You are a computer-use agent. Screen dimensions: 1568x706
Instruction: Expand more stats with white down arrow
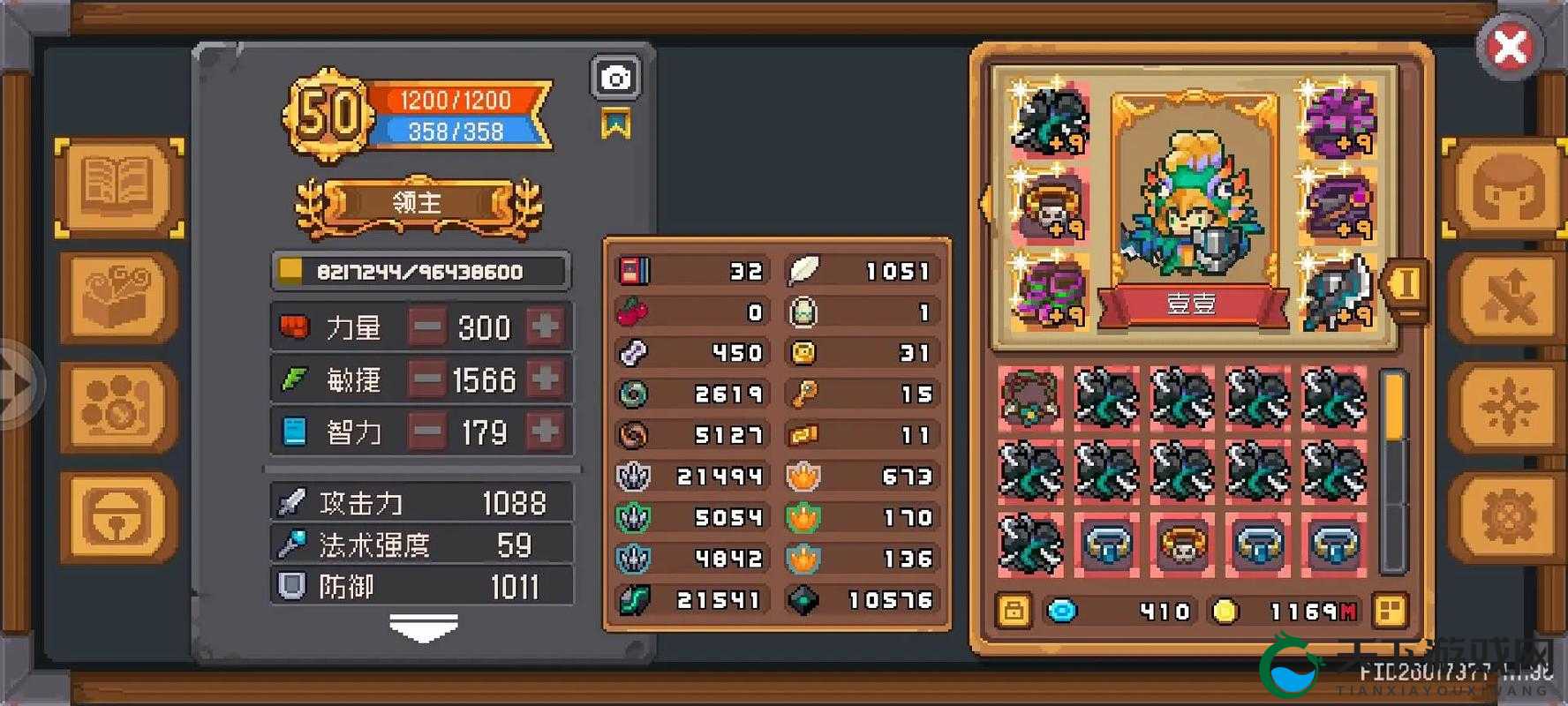(x=424, y=627)
